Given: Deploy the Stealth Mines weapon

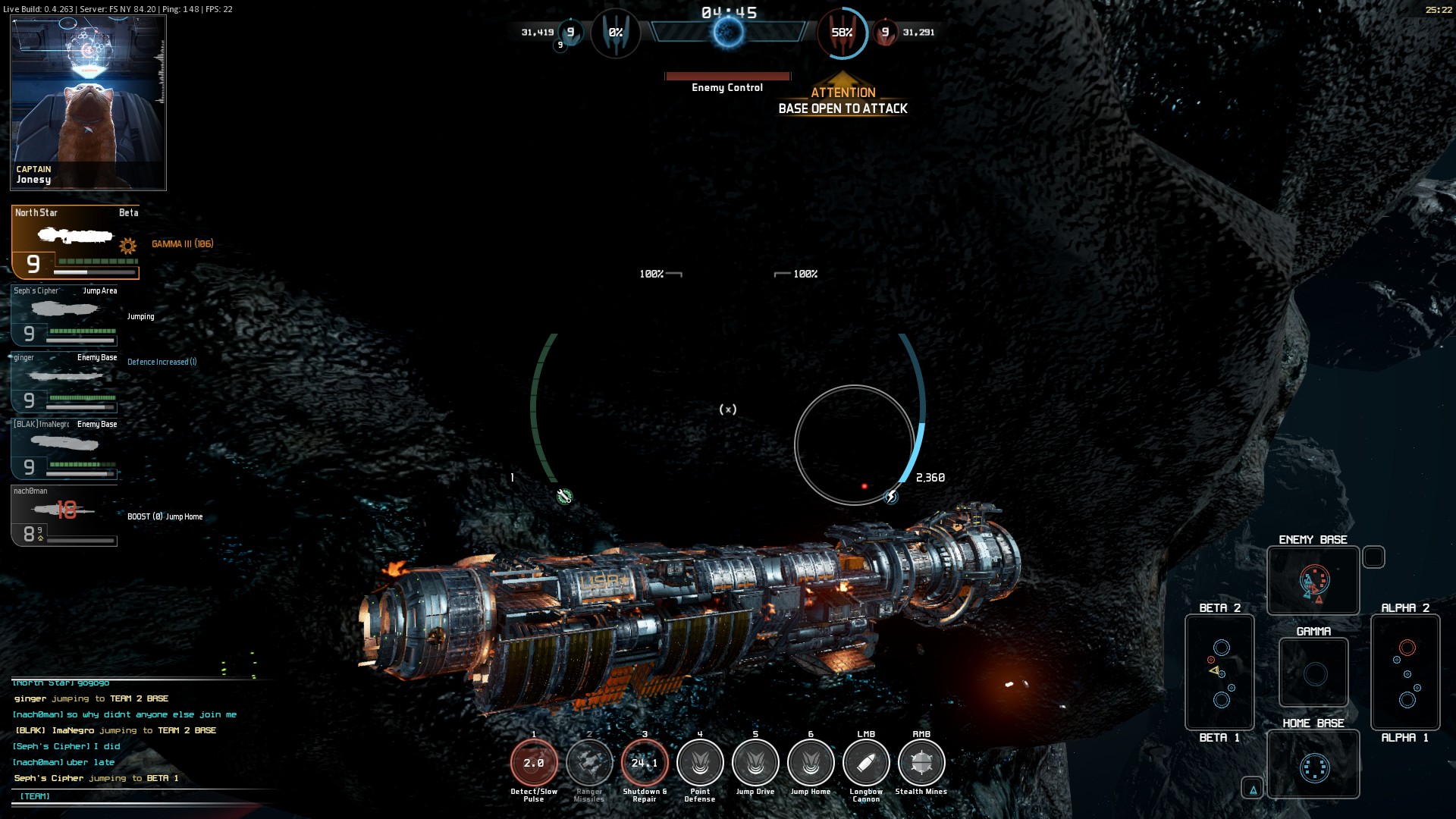Looking at the screenshot, I should pos(921,763).
